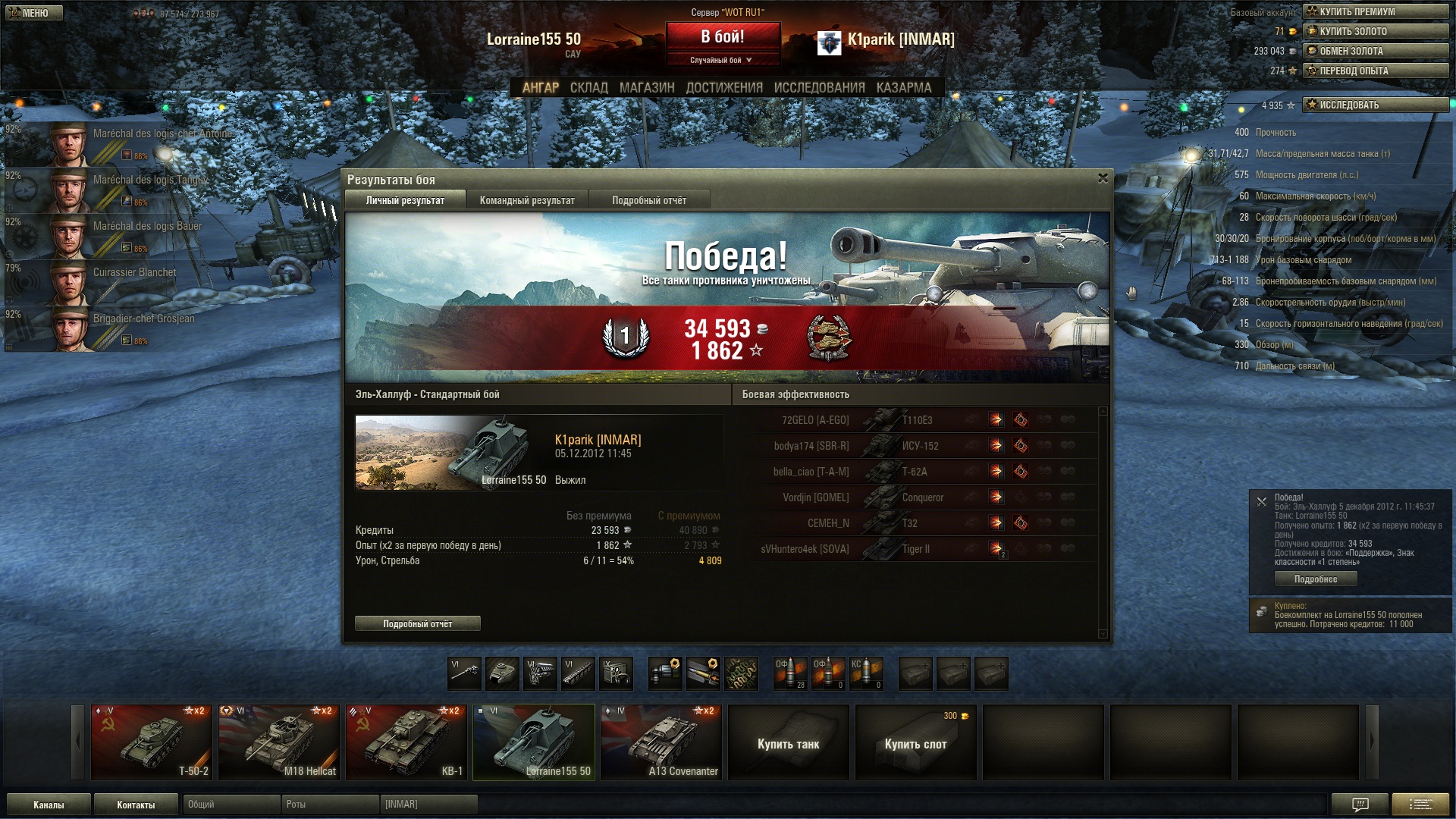Go to the СКЛАД section
Image resolution: width=1456 pixels, height=819 pixels.
pos(588,88)
